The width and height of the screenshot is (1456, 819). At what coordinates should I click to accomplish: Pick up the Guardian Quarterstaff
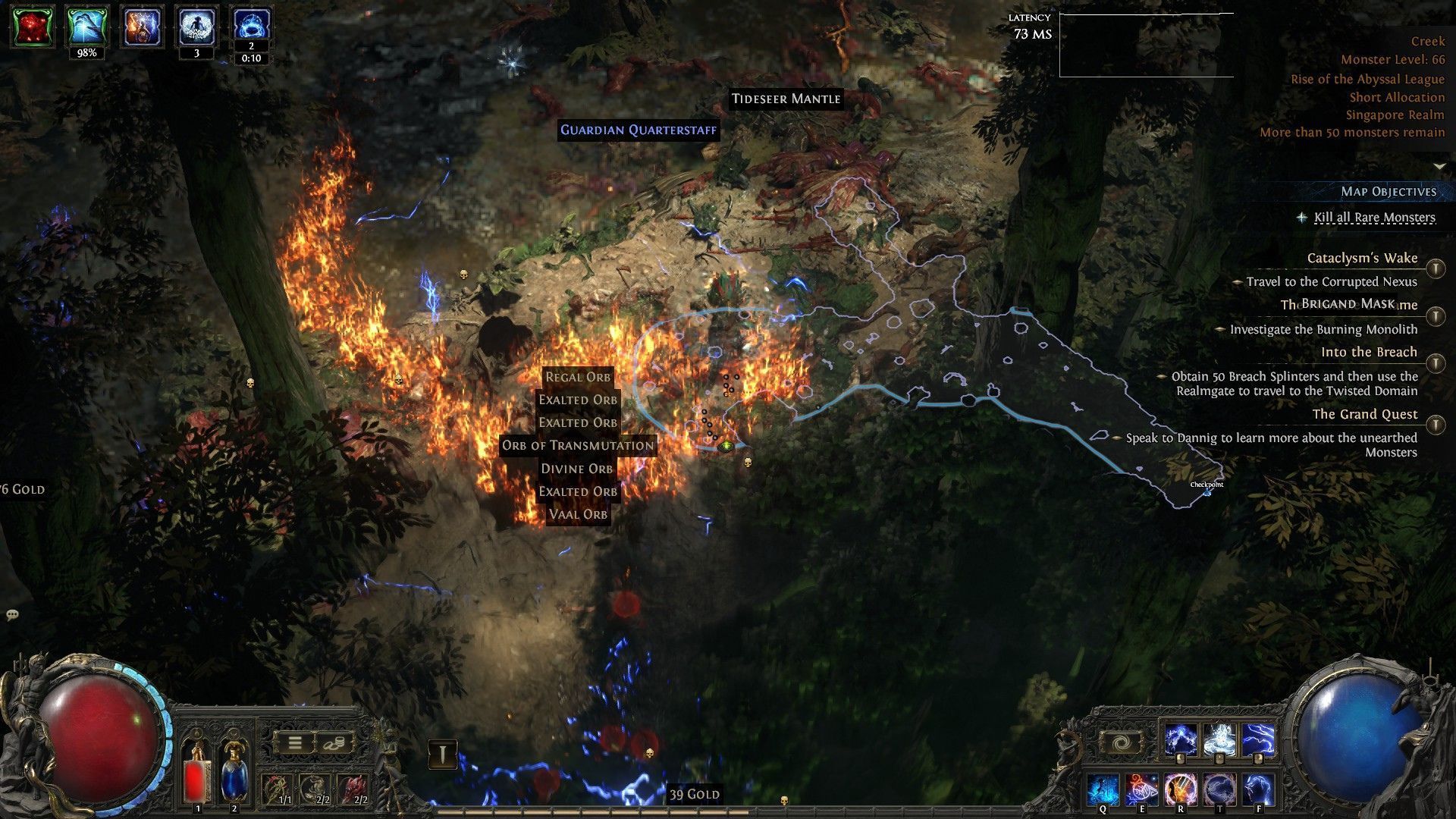(x=637, y=130)
